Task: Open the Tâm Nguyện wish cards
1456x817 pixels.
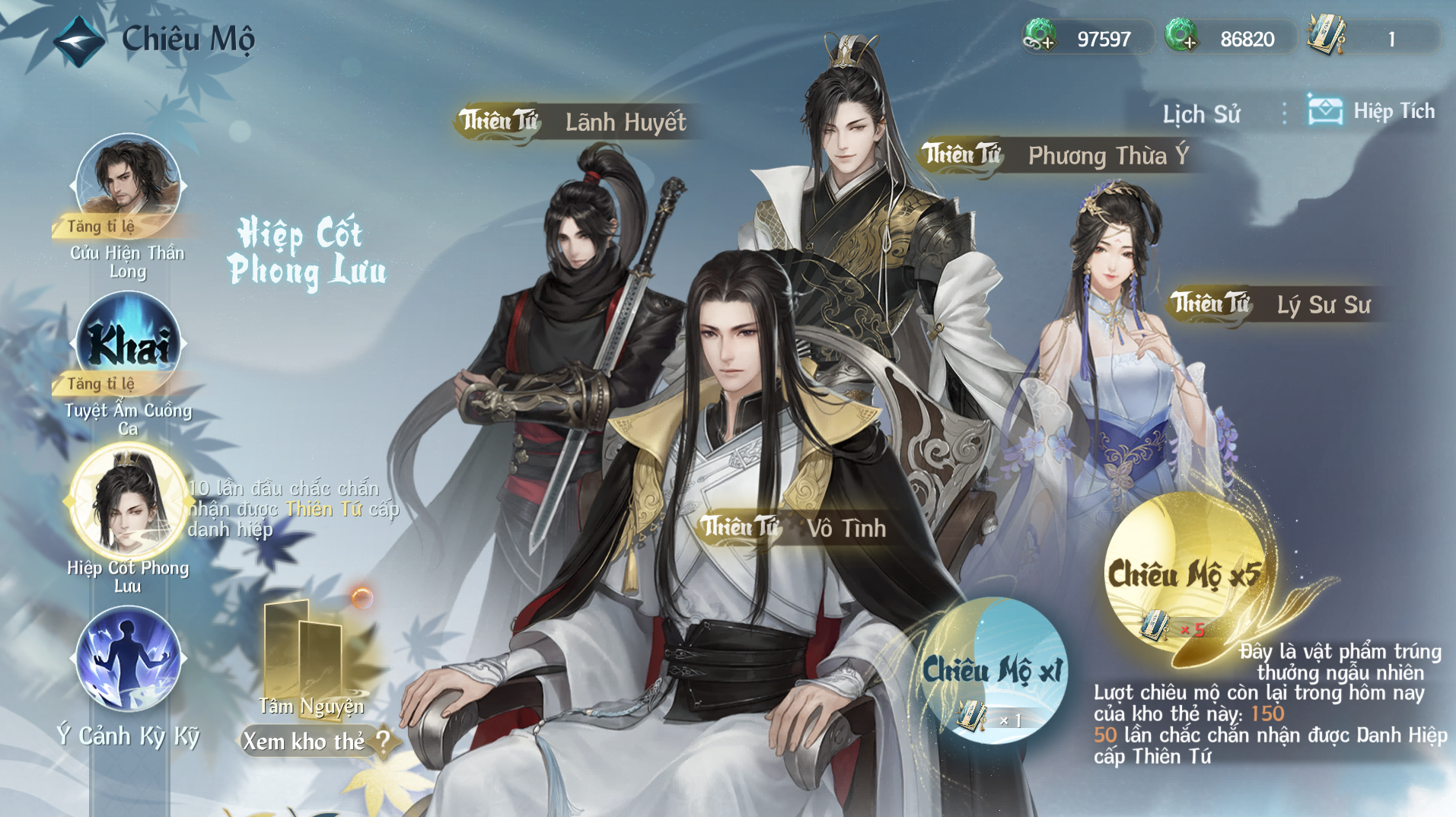Action: (311, 658)
